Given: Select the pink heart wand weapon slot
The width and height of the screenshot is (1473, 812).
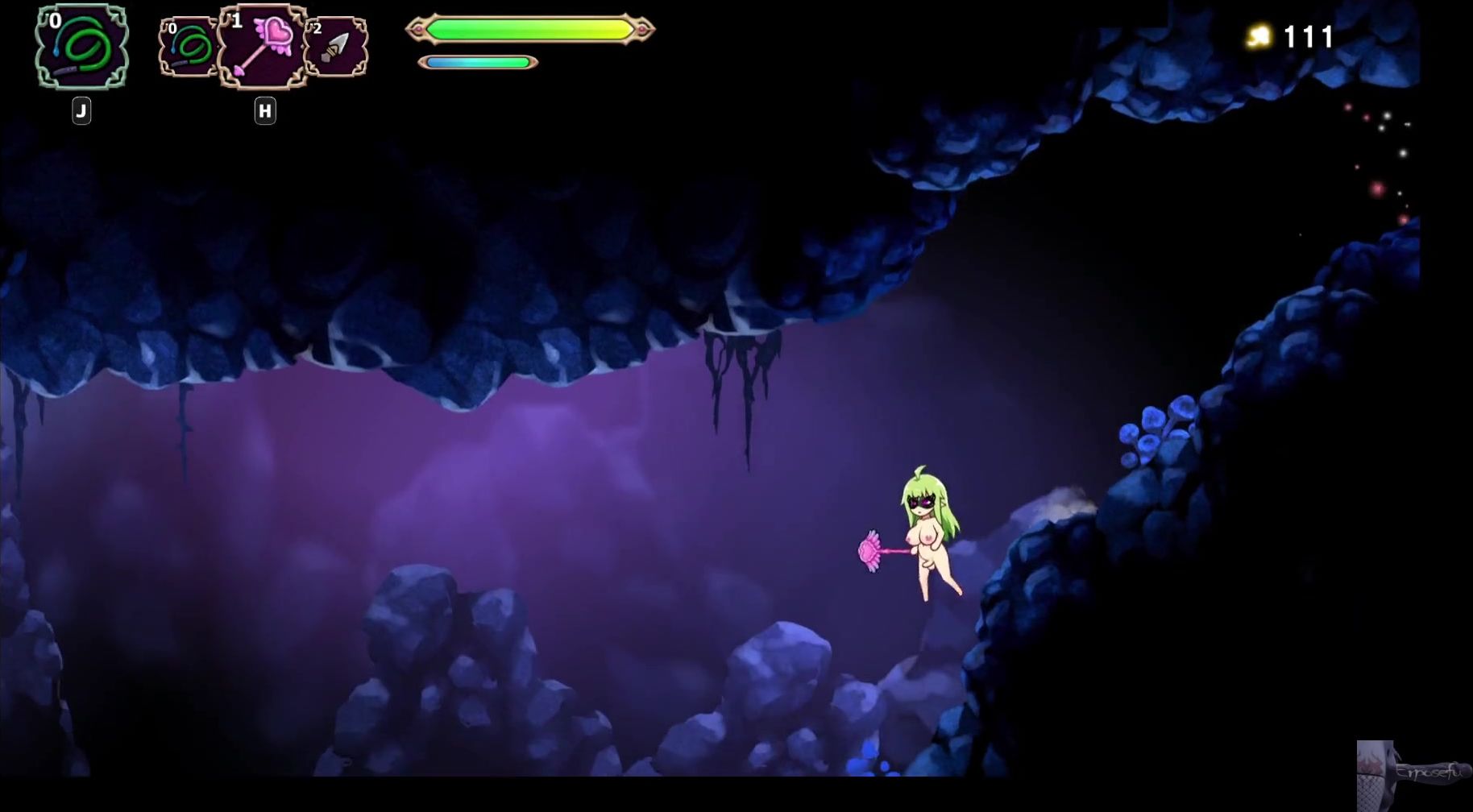Looking at the screenshot, I should point(263,45).
